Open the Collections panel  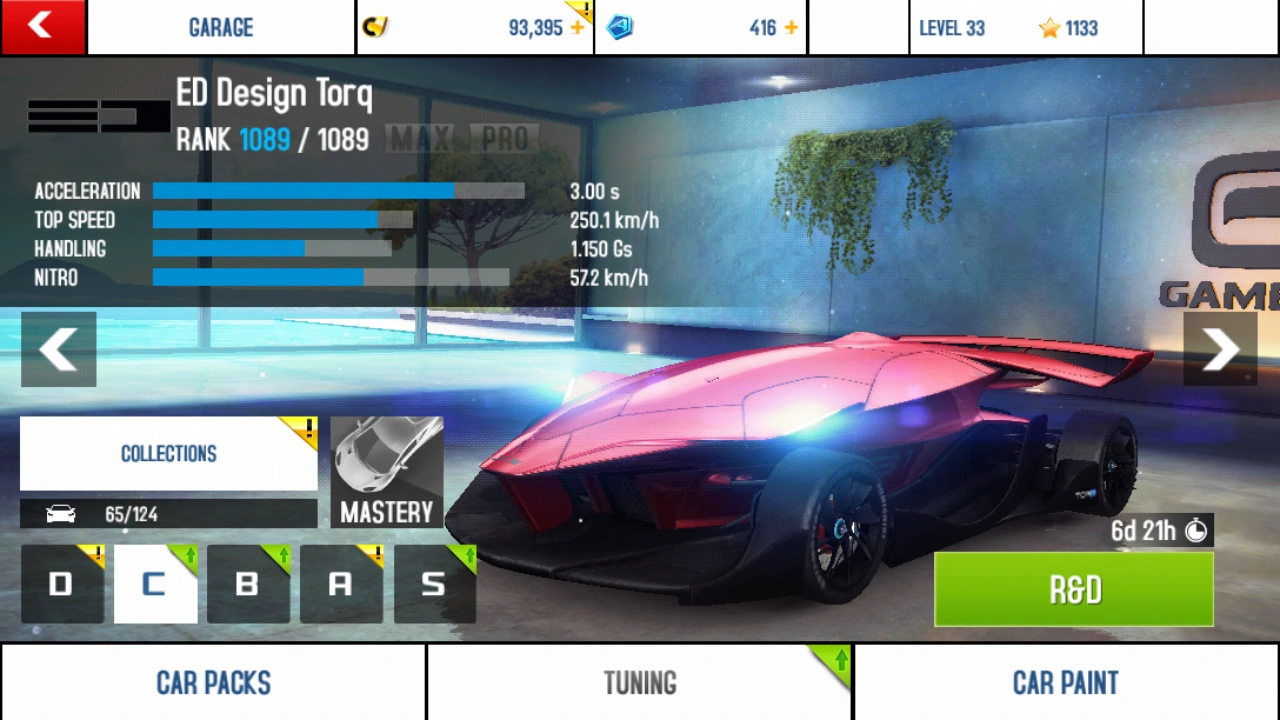(168, 454)
